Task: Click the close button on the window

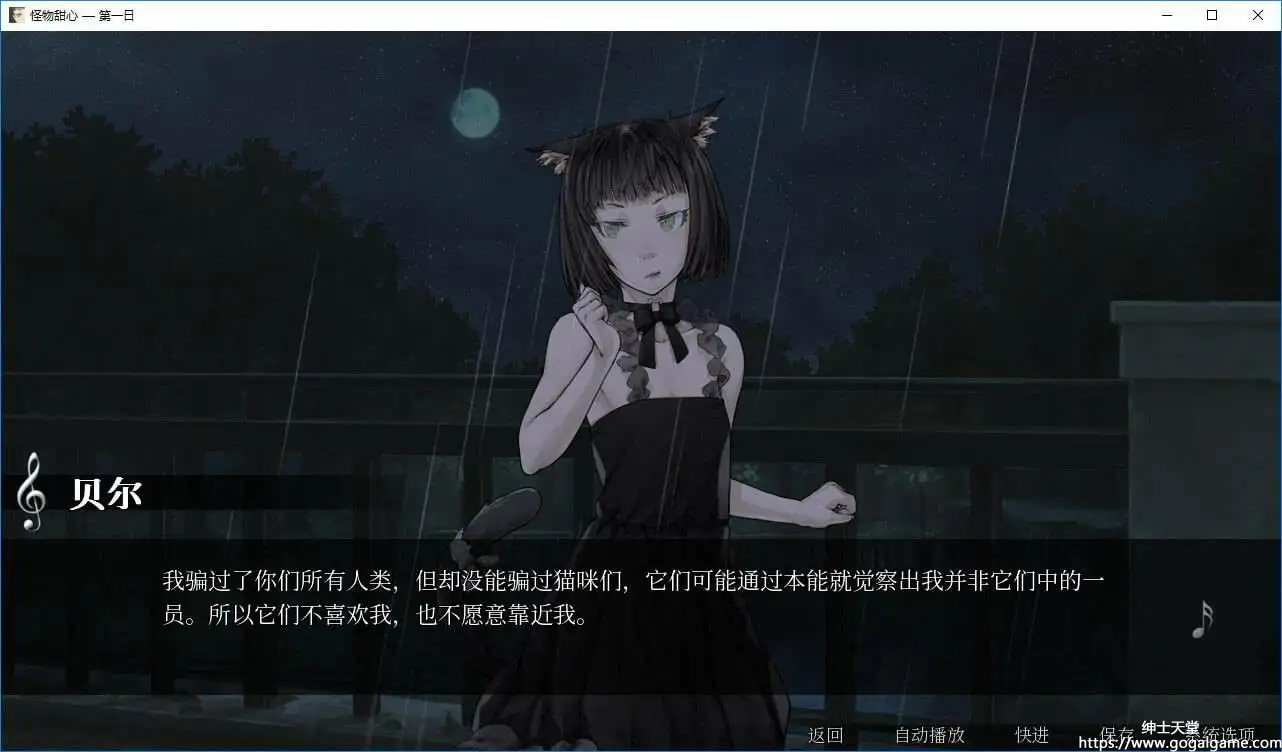Action: (1258, 15)
